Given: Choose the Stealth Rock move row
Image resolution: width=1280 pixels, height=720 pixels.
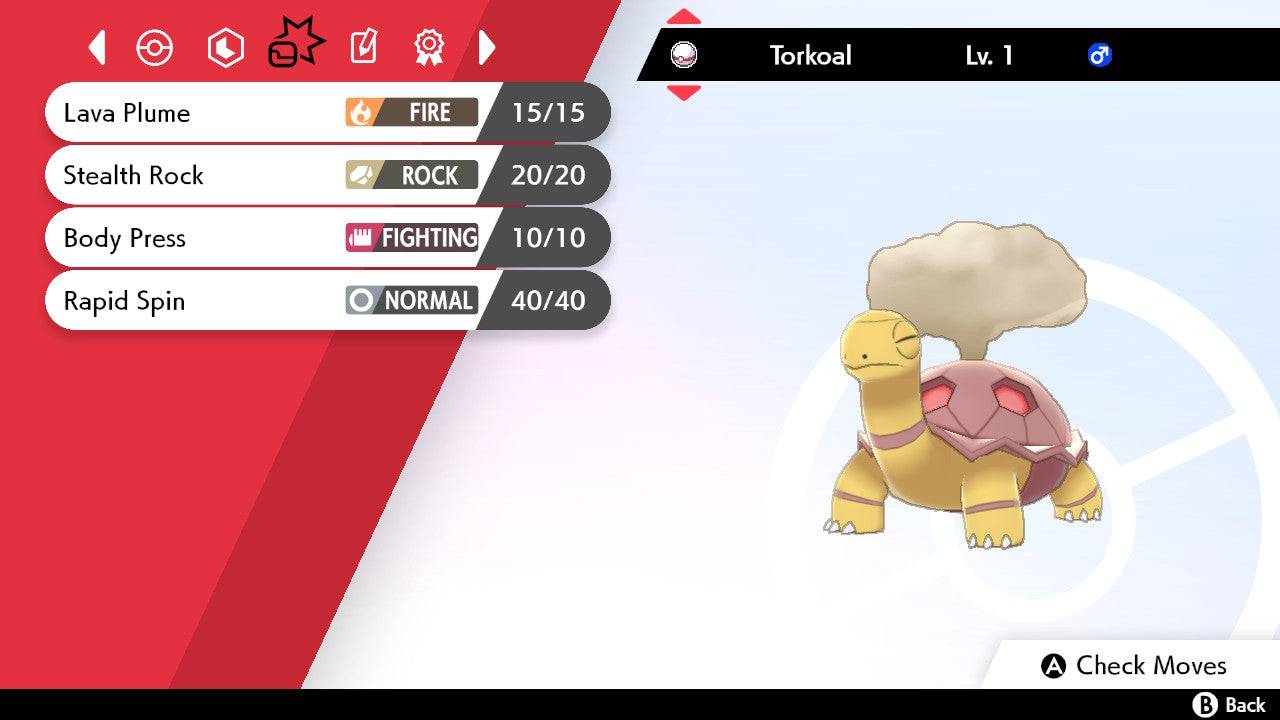Looking at the screenshot, I should tap(260, 176).
